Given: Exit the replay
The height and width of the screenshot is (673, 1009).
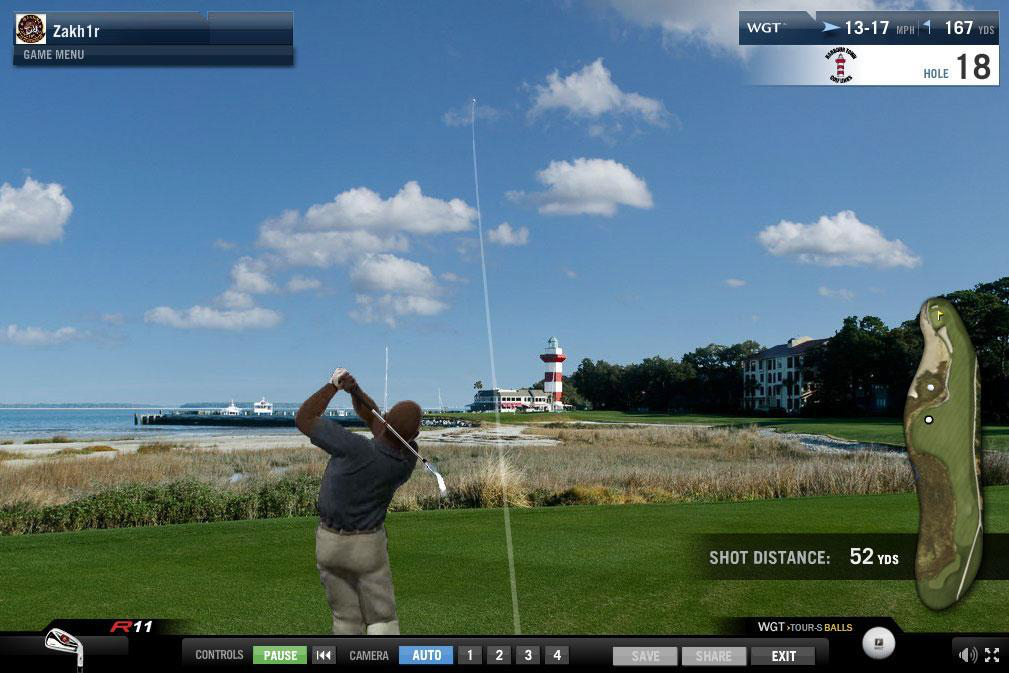Looking at the screenshot, I should click(783, 656).
